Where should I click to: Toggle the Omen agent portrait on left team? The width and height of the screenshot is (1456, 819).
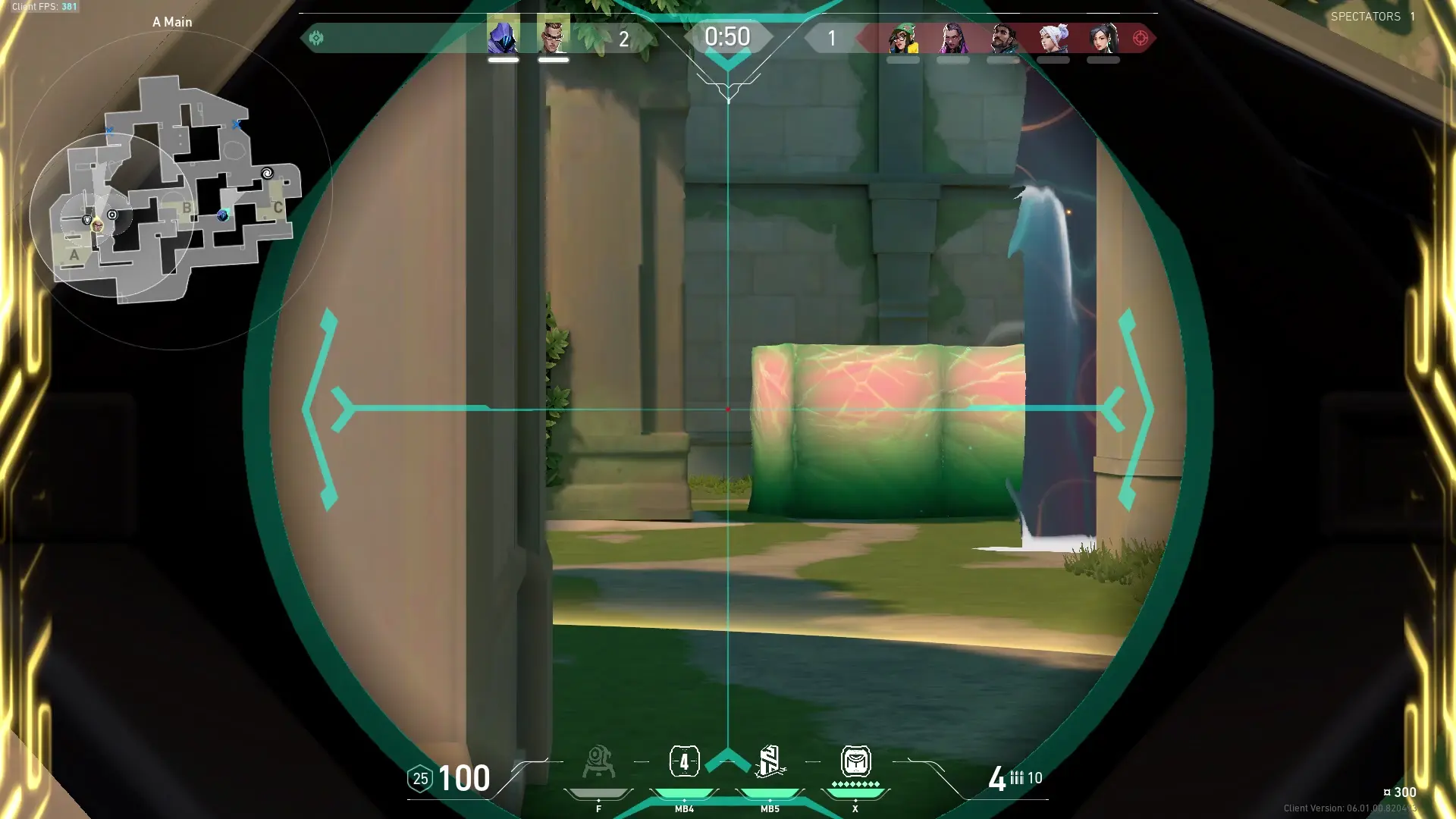[504, 36]
